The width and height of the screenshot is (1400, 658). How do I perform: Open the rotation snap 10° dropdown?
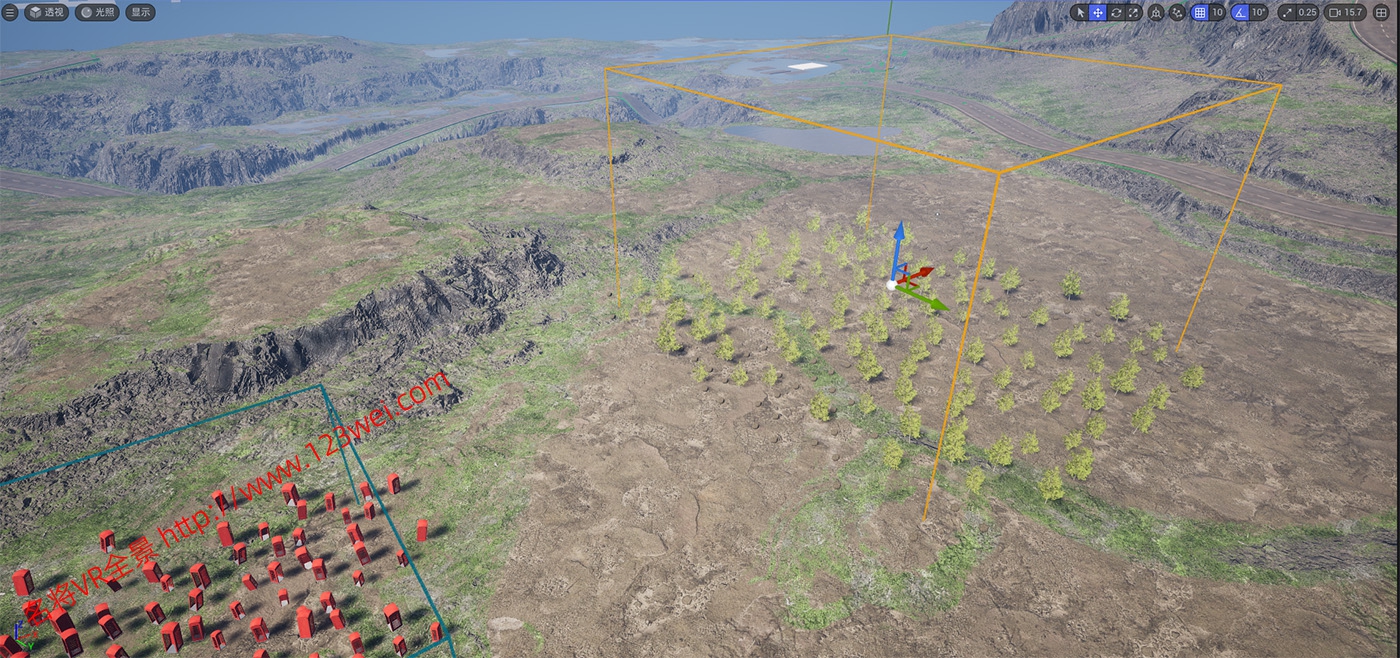point(1259,12)
